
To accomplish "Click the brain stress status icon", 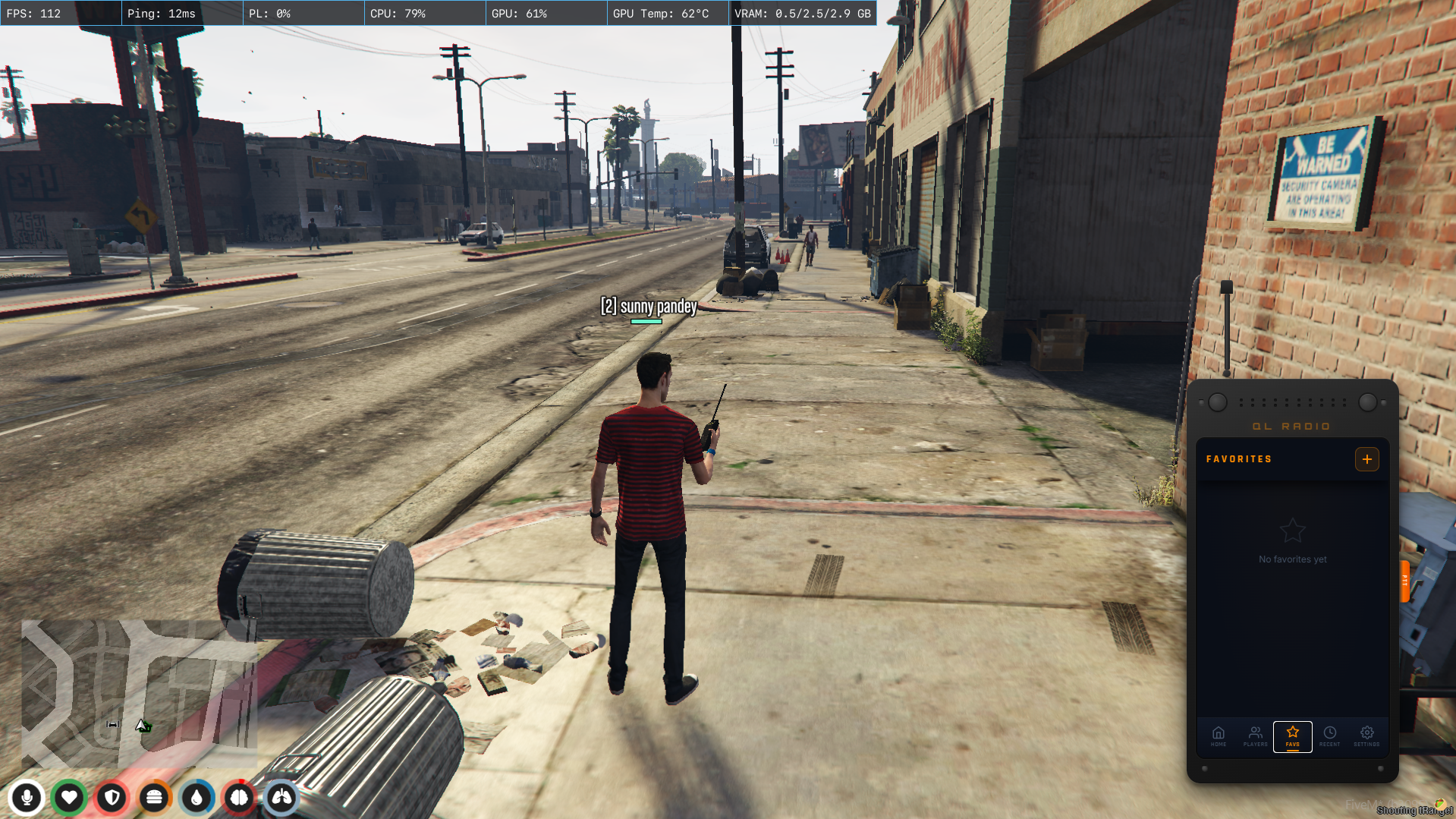I will tap(240, 798).
